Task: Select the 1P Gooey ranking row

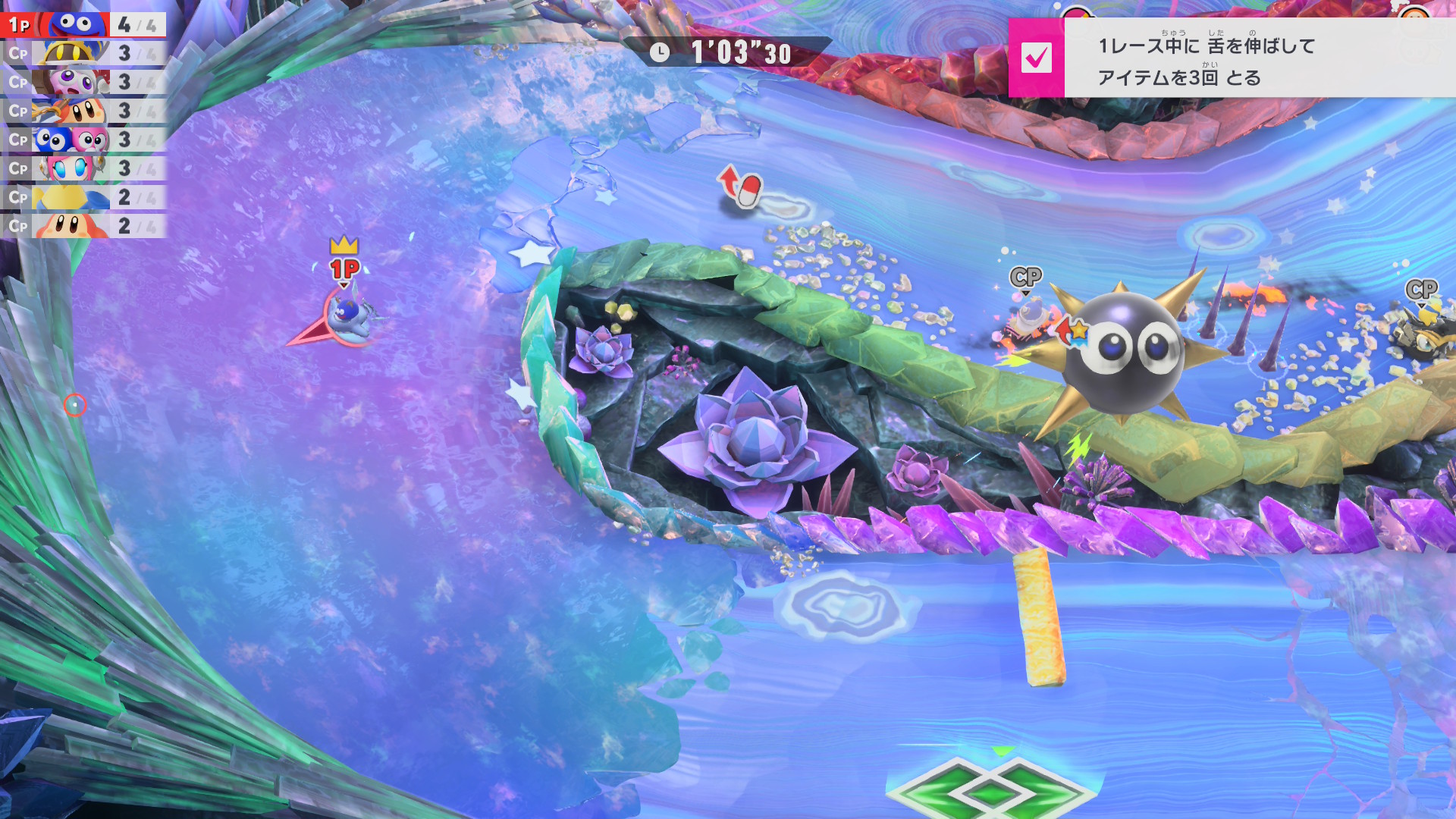Action: 83,25
